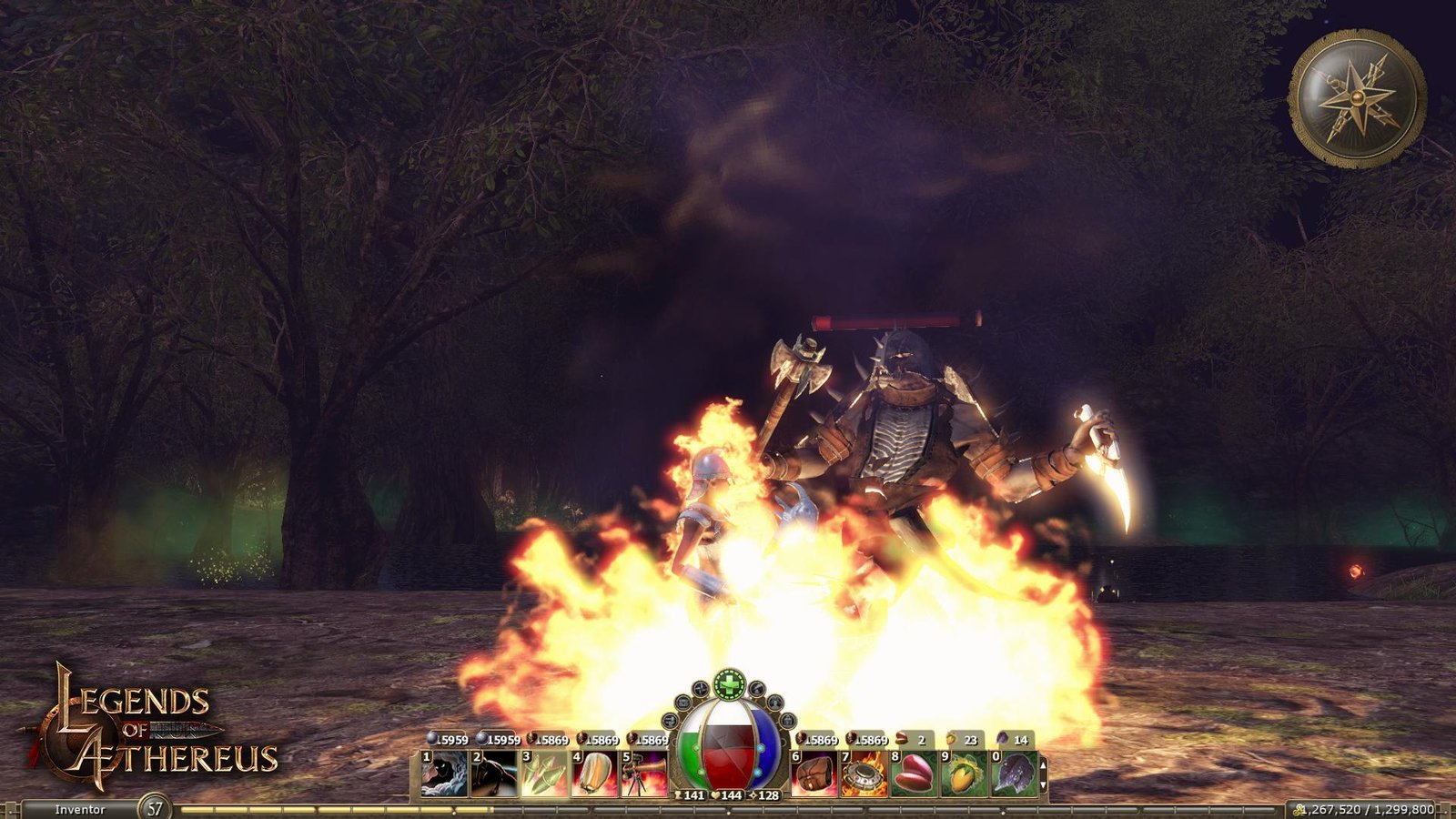The image size is (1456, 819).
Task: Deploy the tripod cannon turret in slot 5
Action: tap(644, 774)
